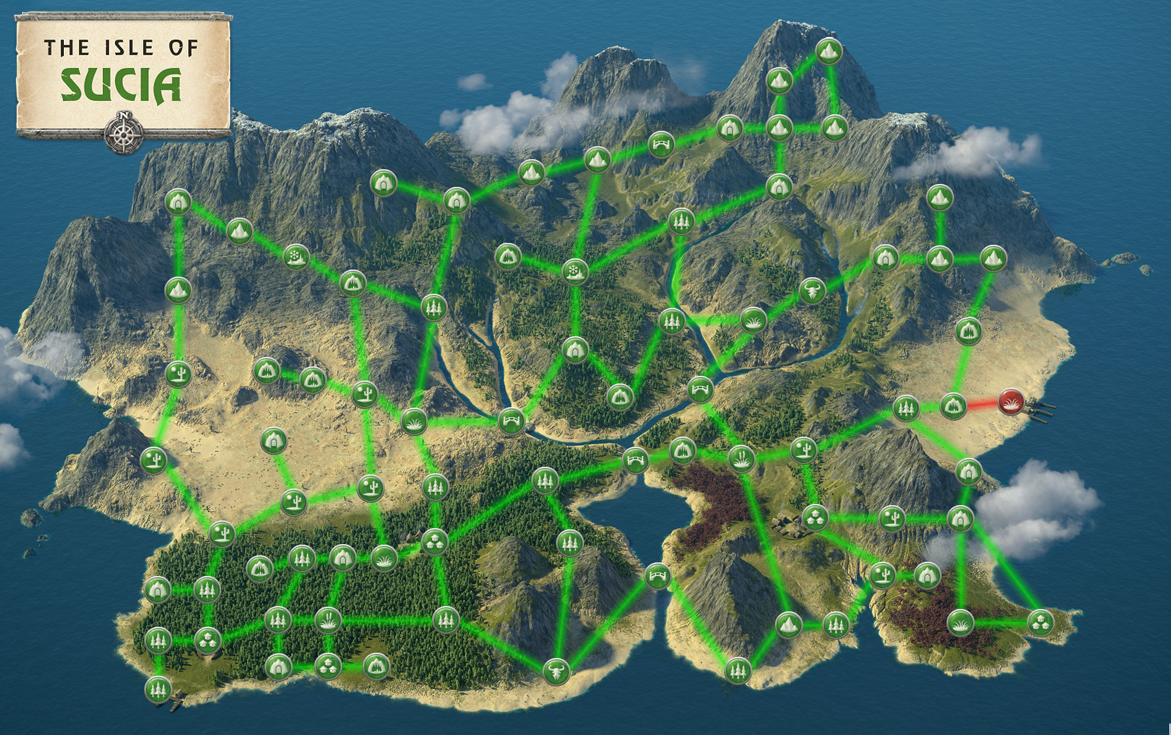Choose the cave node linked by the red path
The height and width of the screenshot is (735, 1171).
click(953, 405)
